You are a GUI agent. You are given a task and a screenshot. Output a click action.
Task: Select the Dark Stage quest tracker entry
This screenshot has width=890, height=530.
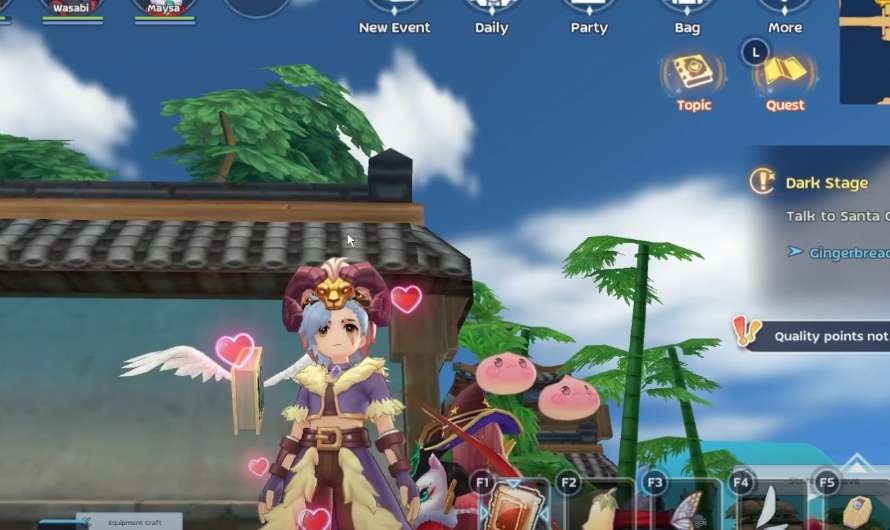click(825, 183)
